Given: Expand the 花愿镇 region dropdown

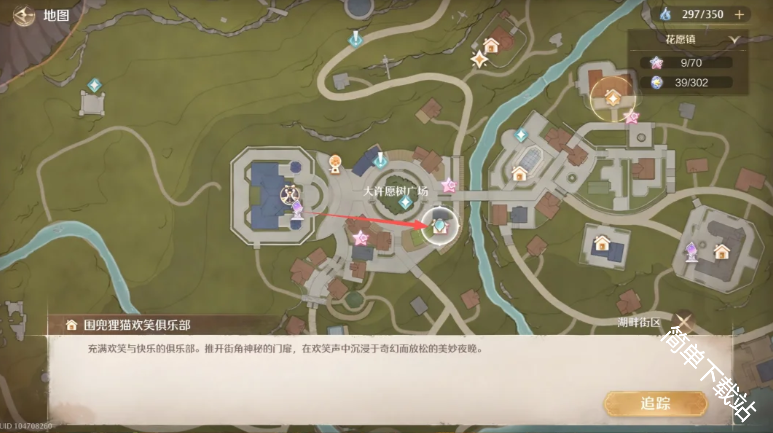Looking at the screenshot, I should pos(735,40).
